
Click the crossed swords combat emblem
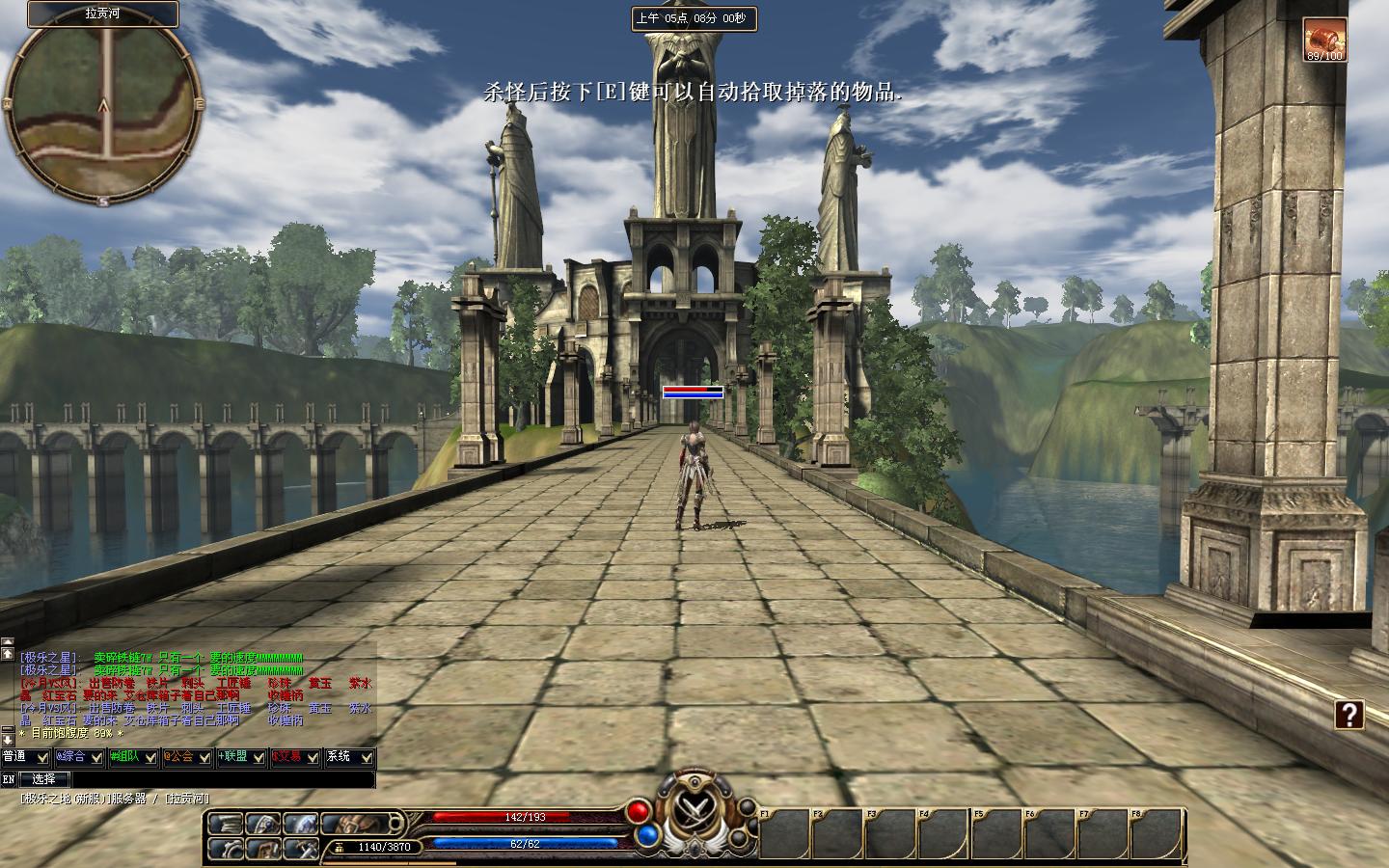pos(691,808)
